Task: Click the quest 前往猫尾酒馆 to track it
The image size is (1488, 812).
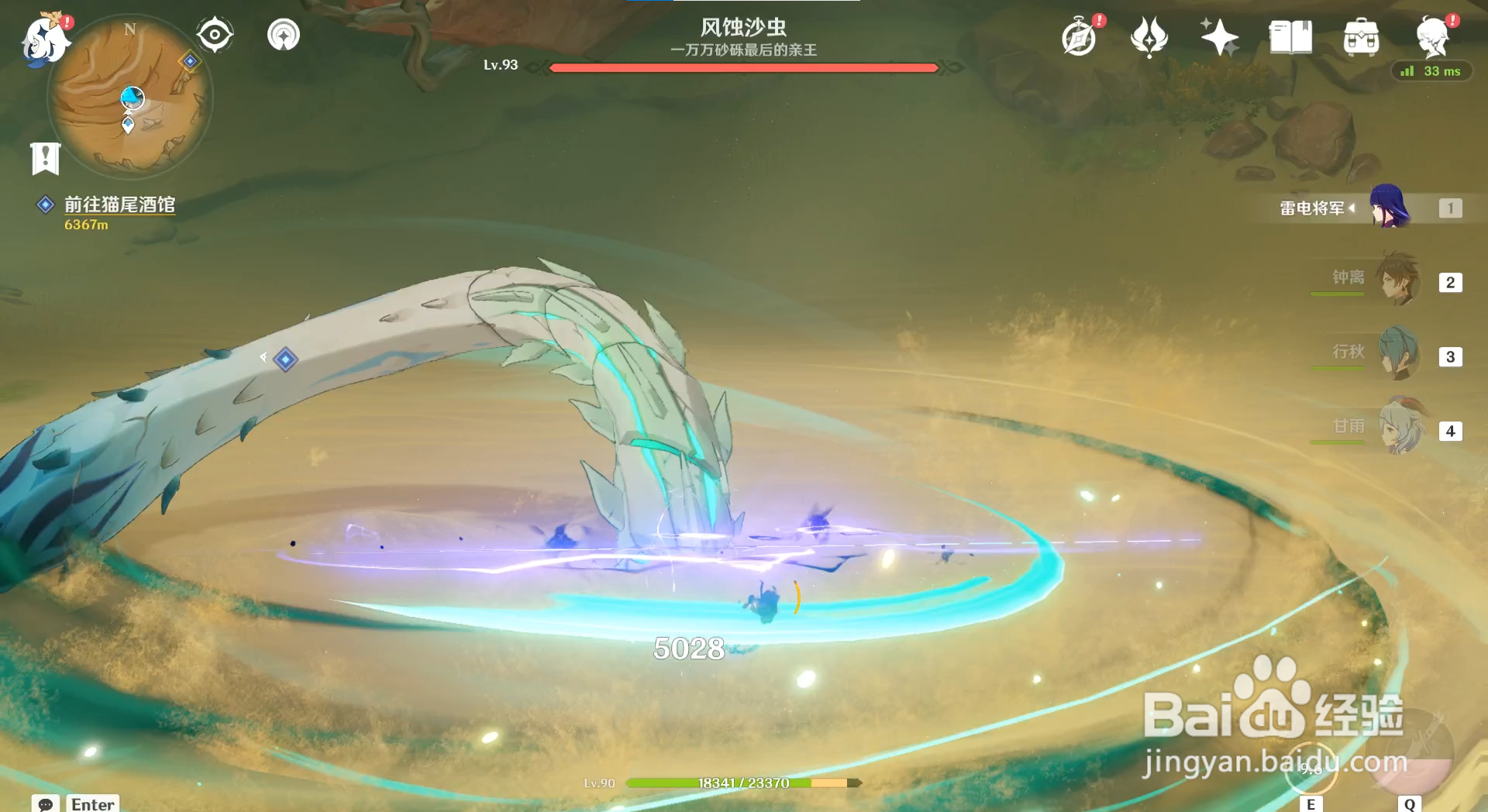Action: (120, 205)
